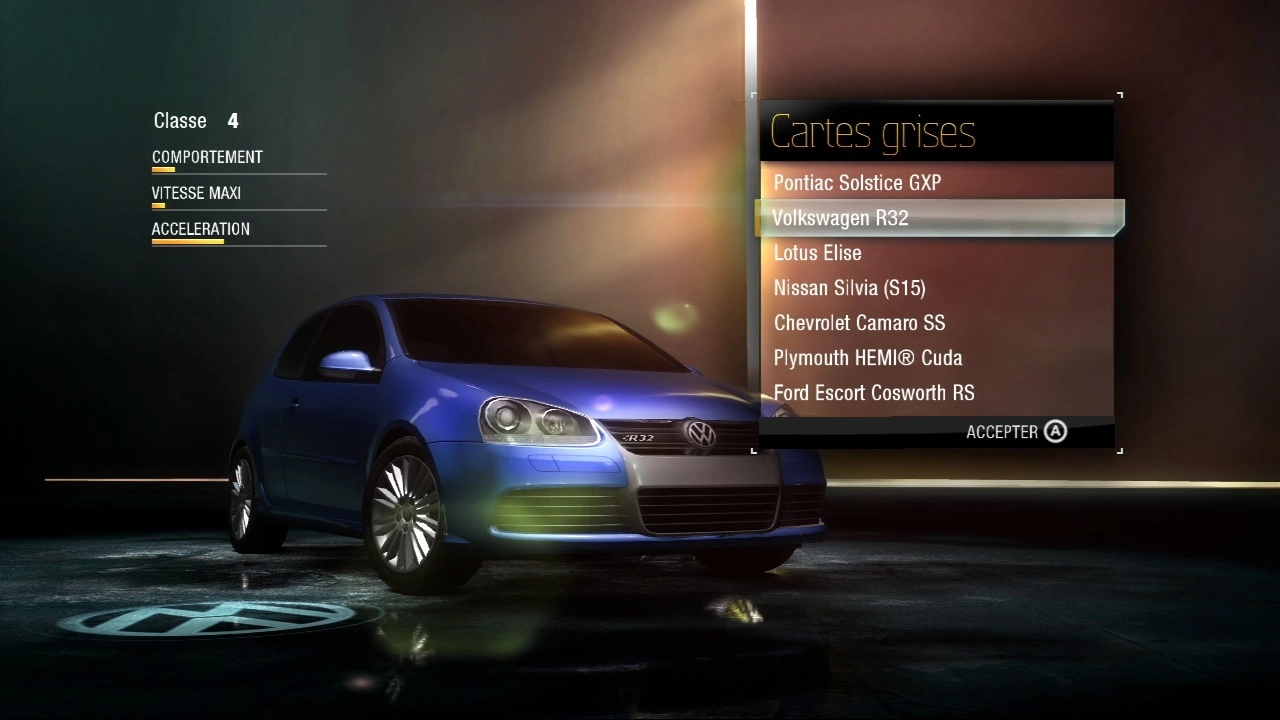This screenshot has width=1280, height=720.
Task: Select the Plymouth HEMI Cuda row
Action: [867, 358]
